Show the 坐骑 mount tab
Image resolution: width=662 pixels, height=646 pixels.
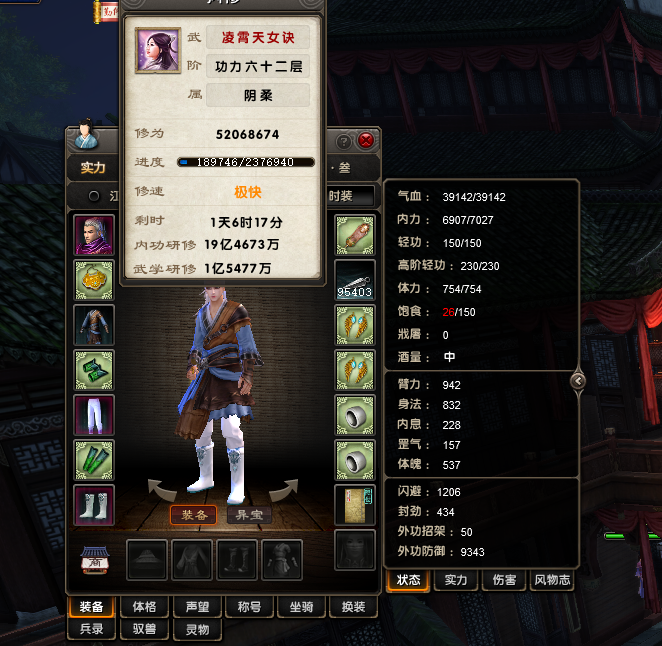pos(301,607)
